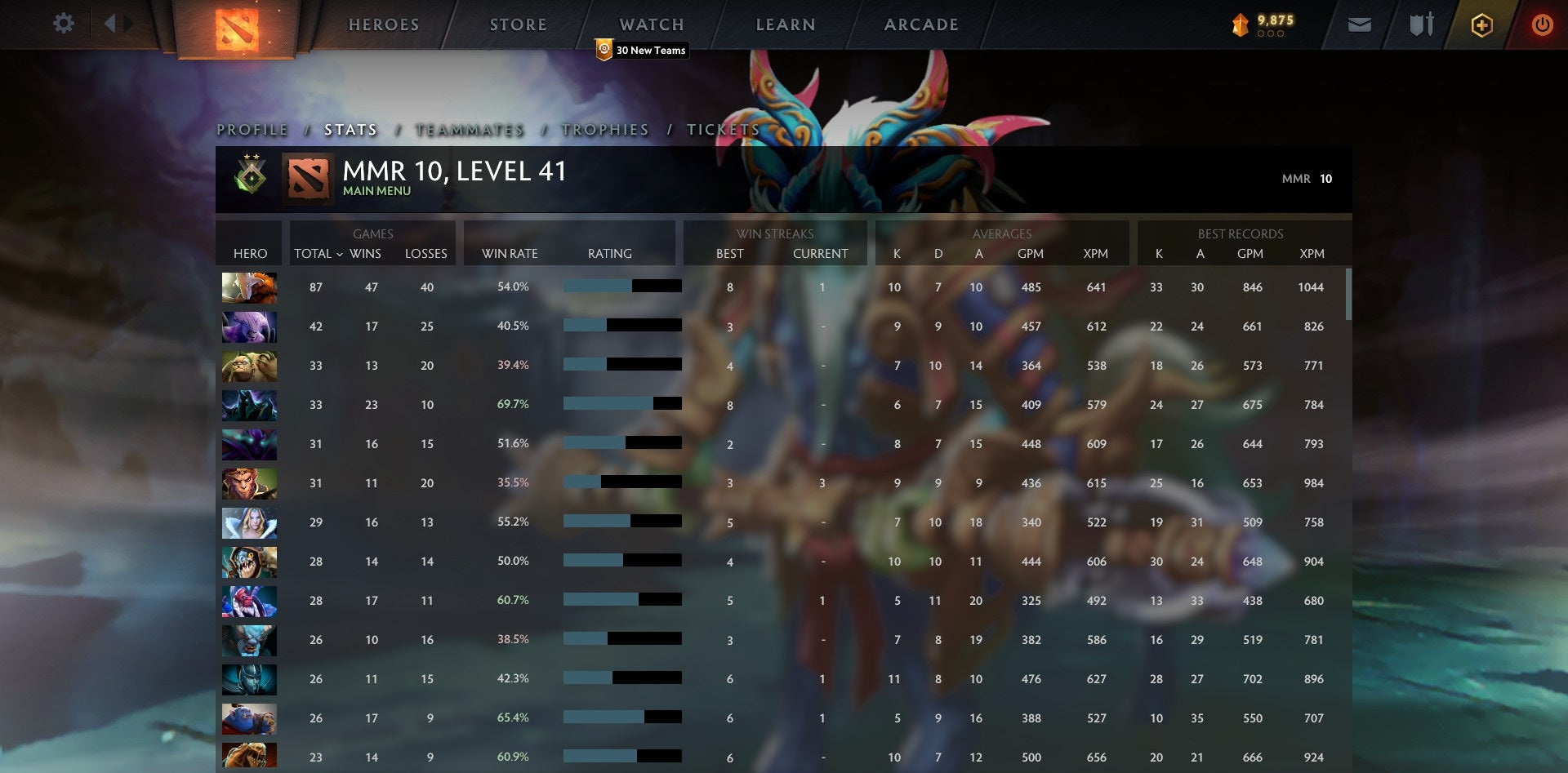
Task: Select the Ogre Magi hero portrait
Action: coord(249,717)
